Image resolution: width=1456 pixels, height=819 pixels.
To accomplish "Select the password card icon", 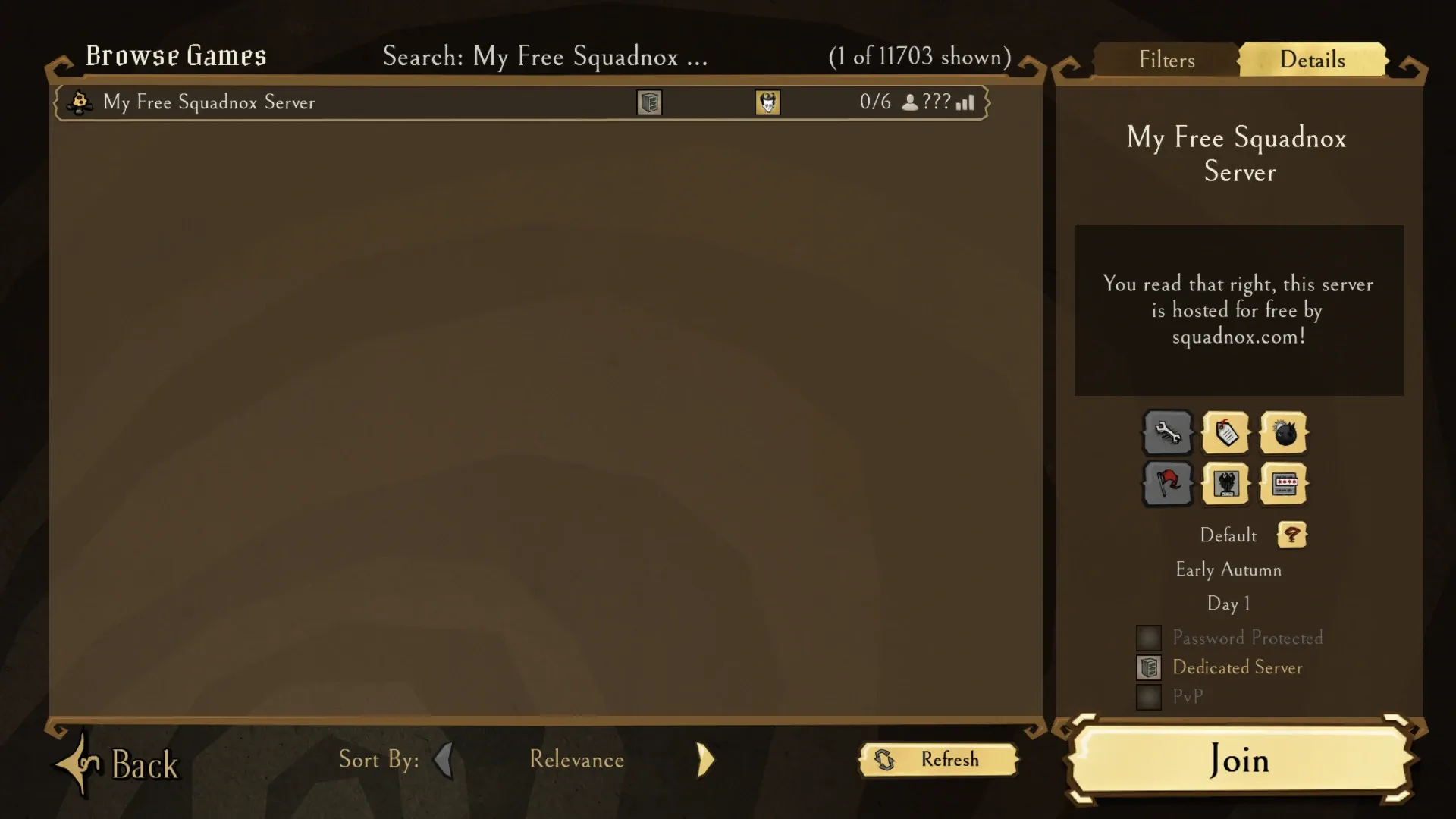I will point(1283,483).
